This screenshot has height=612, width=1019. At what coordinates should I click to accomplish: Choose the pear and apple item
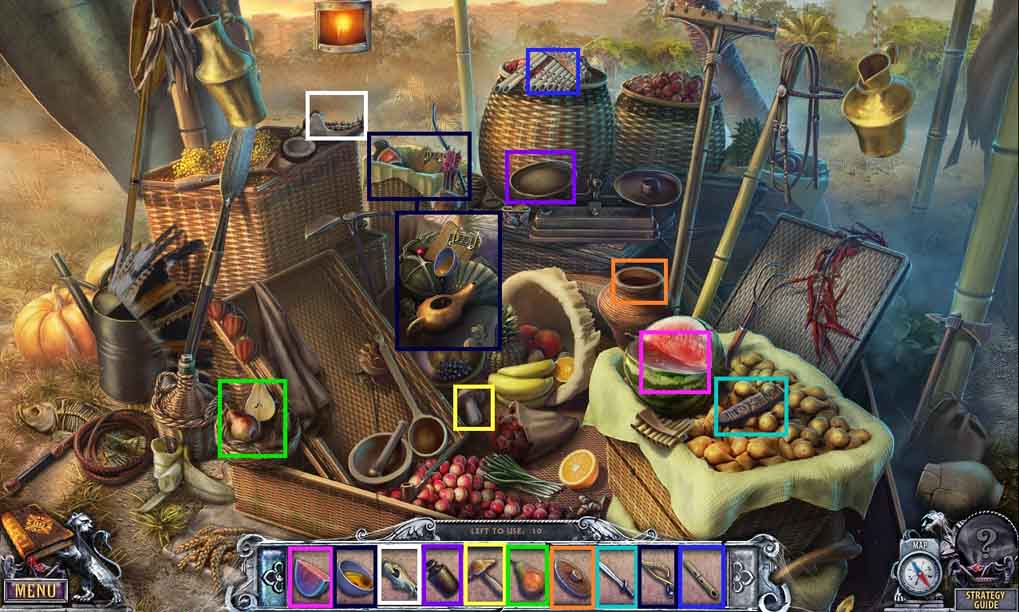point(528,576)
